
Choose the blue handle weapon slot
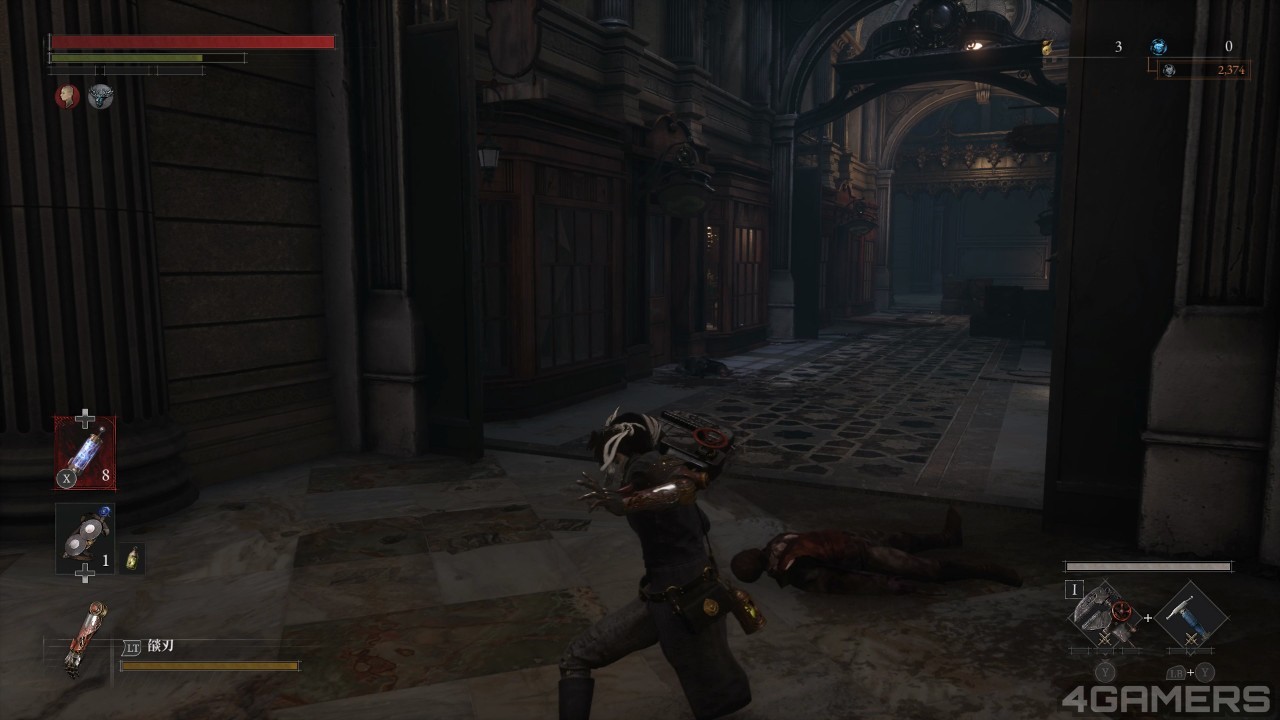(1190, 615)
